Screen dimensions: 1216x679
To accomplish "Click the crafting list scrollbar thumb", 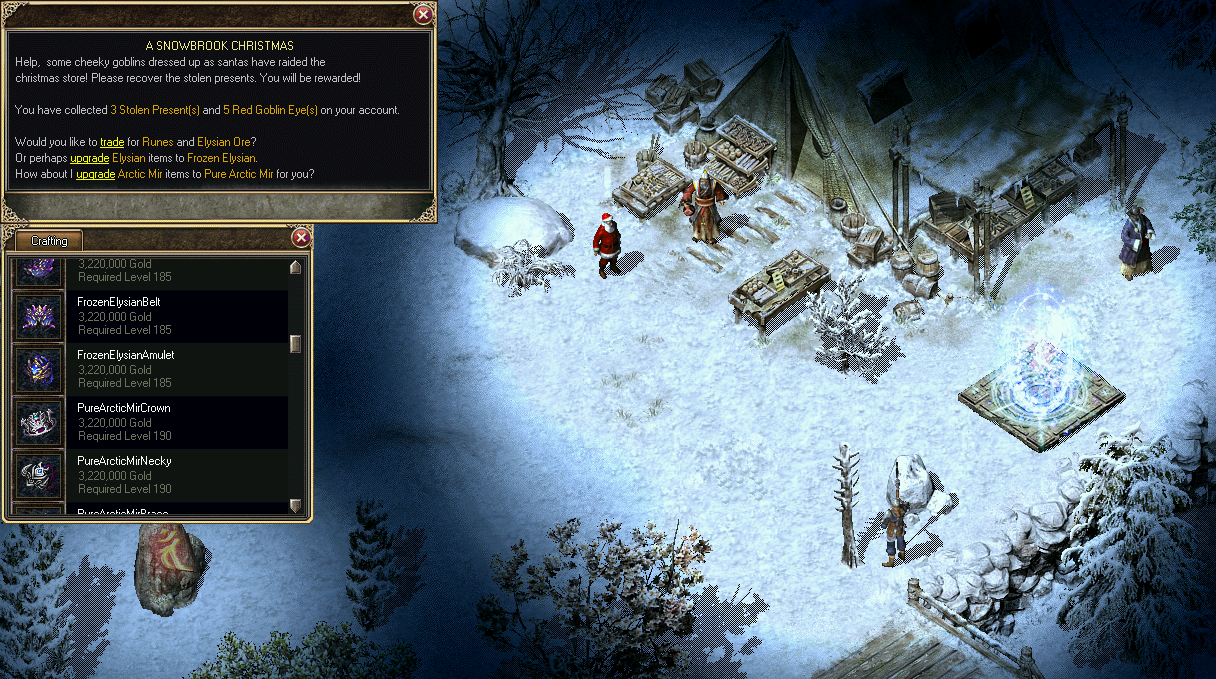I will pos(295,344).
